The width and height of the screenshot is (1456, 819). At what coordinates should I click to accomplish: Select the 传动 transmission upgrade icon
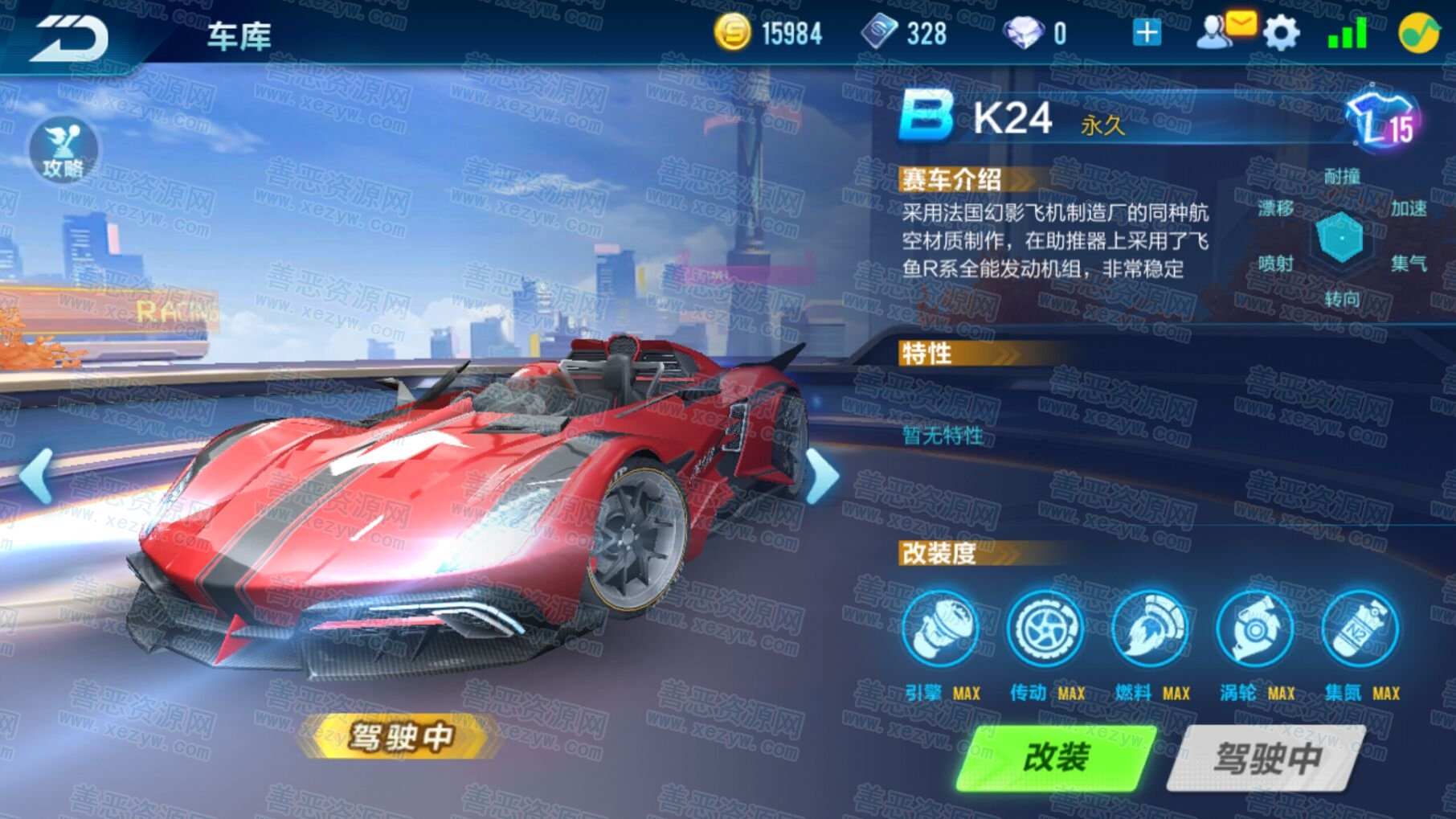[x=1045, y=629]
